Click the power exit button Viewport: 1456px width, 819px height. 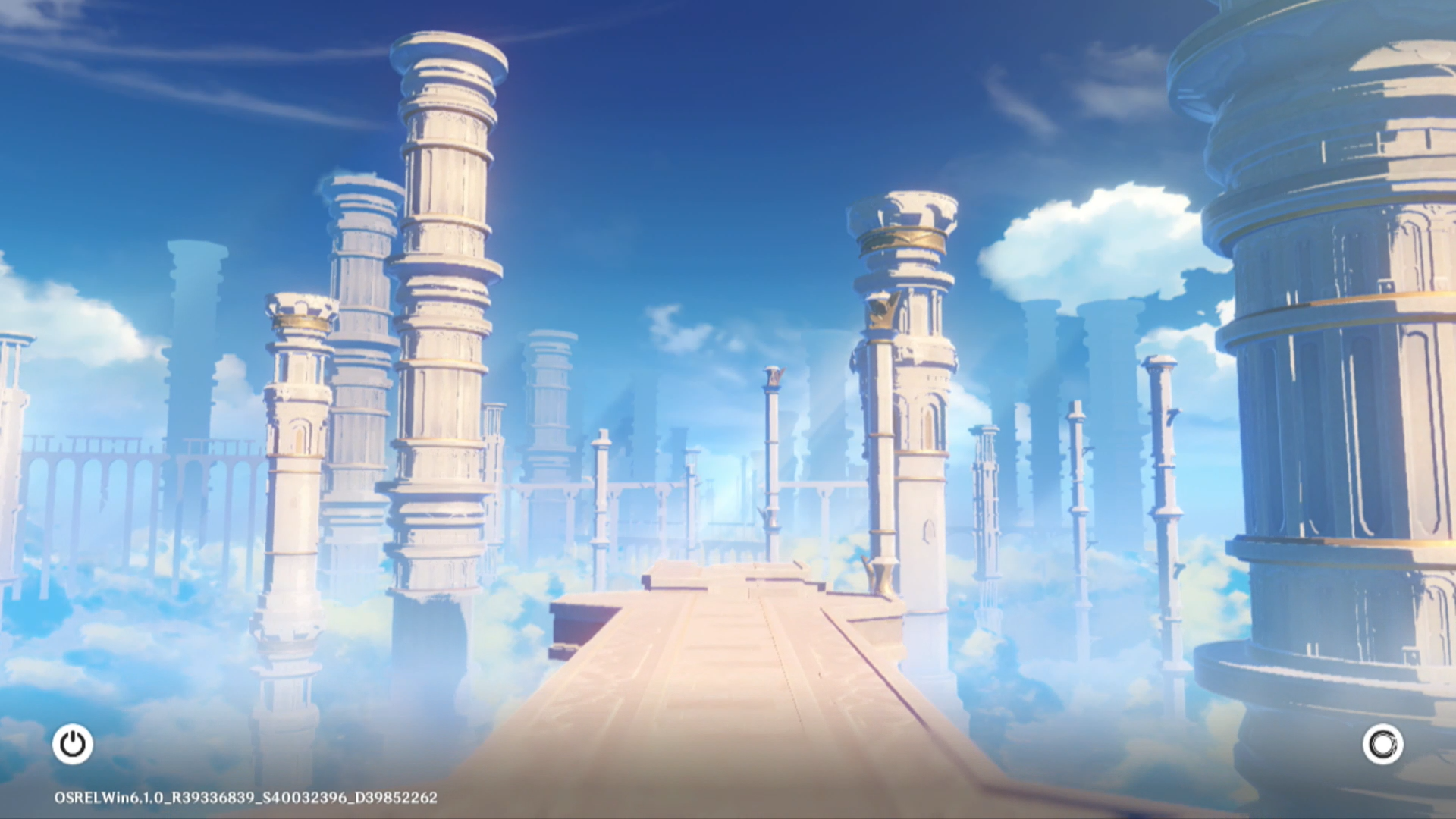[73, 744]
